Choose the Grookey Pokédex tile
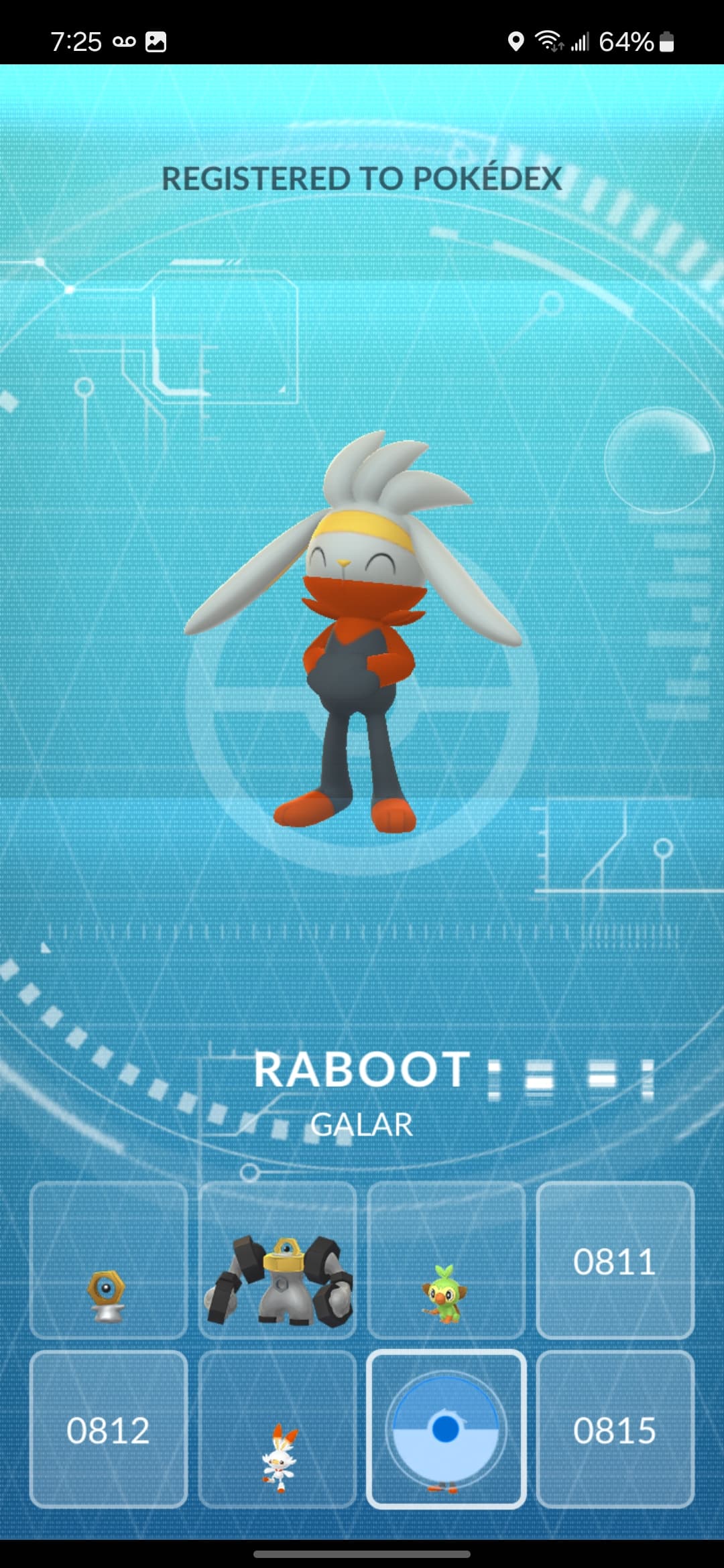The width and height of the screenshot is (724, 1568). point(446,1261)
